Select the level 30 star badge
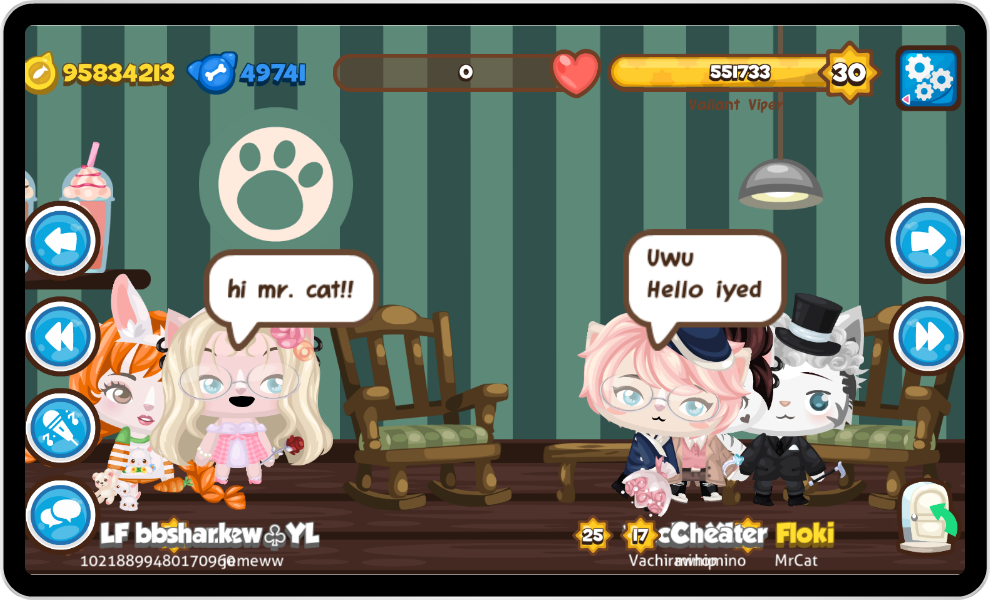Screen dimensions: 990x600 848,73
